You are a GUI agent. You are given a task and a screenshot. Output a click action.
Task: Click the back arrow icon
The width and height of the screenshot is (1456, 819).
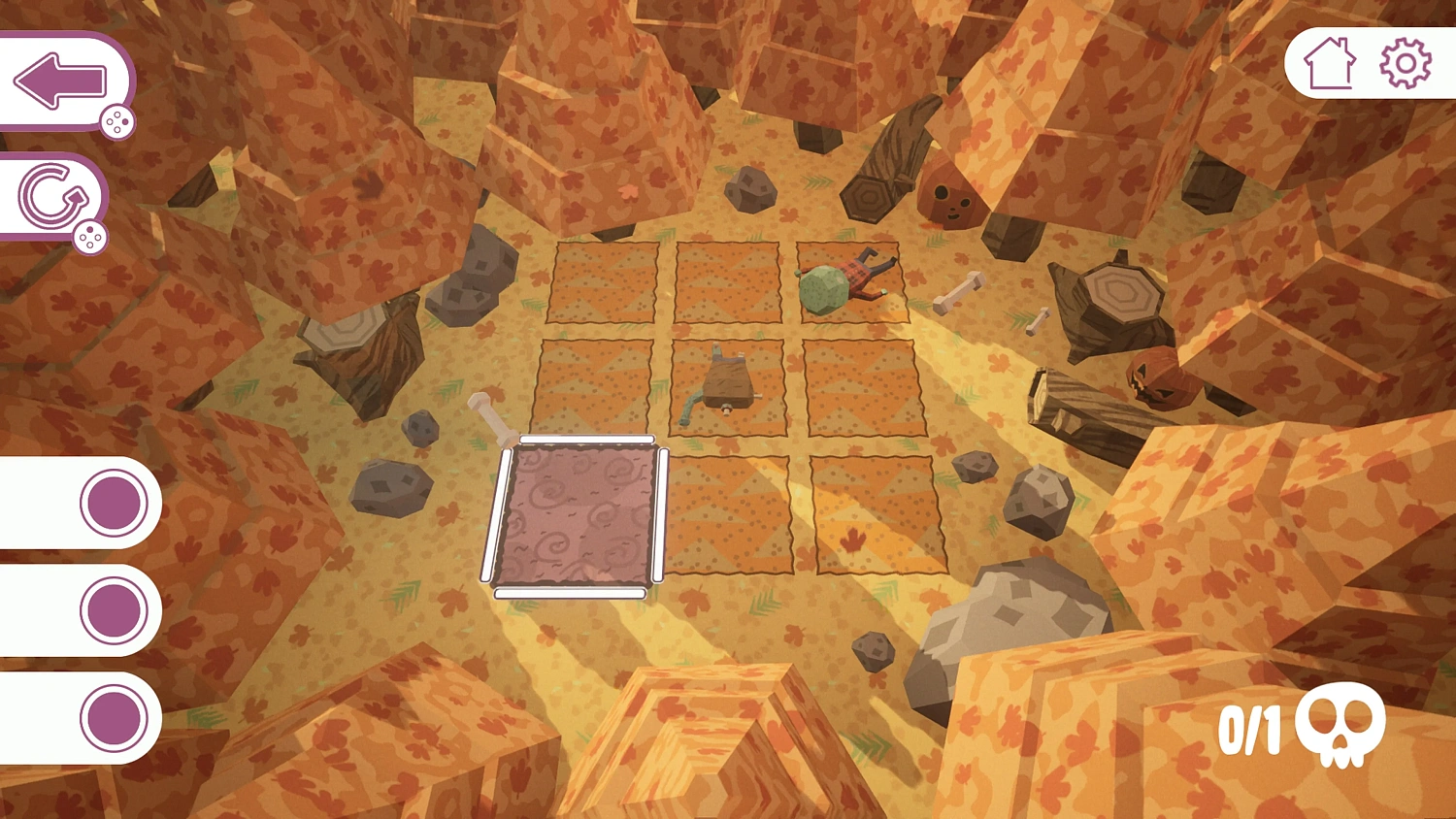tap(60, 80)
